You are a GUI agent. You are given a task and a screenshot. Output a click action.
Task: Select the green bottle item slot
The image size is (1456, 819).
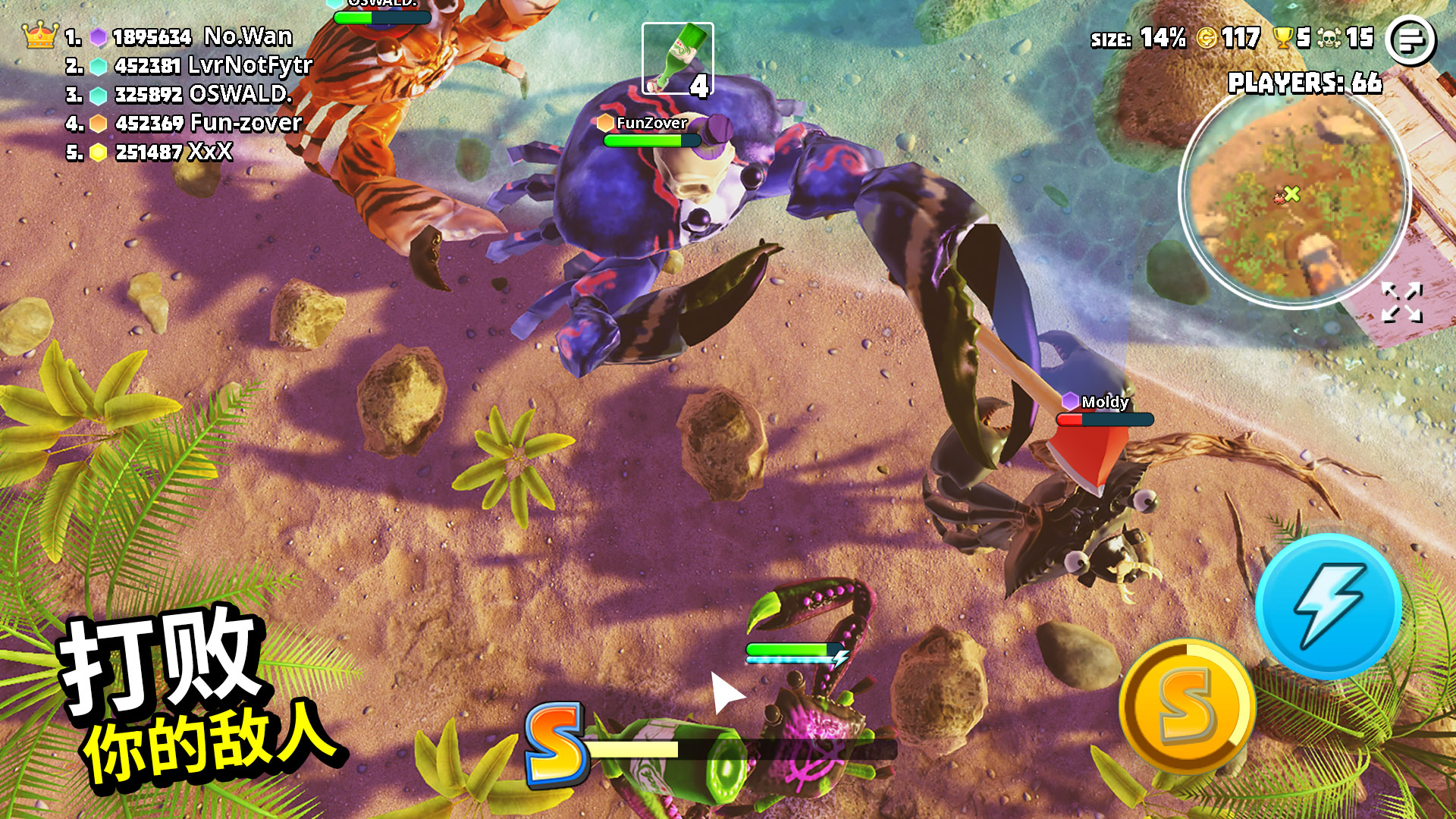677,58
